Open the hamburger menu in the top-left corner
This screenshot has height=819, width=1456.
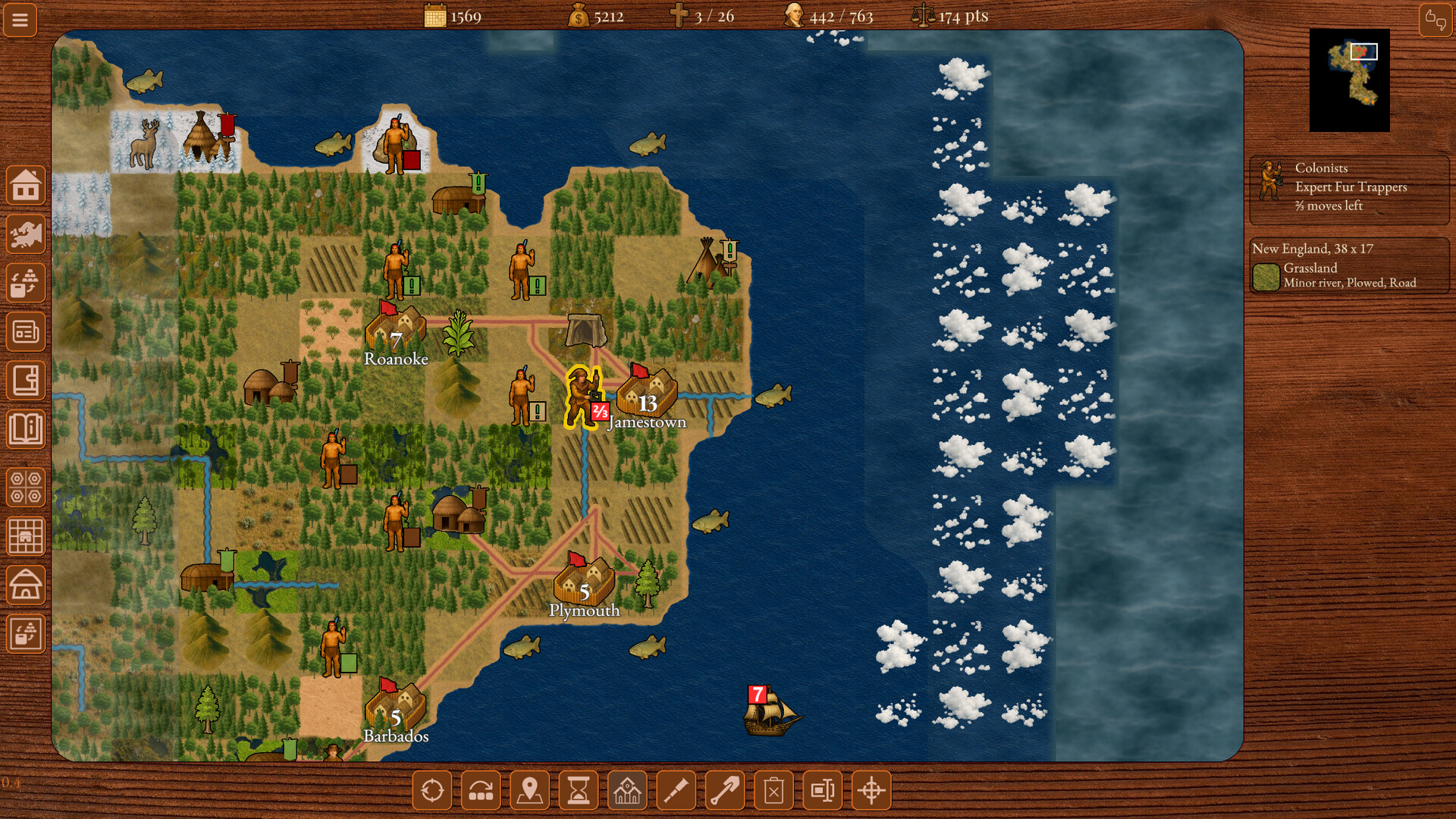click(x=20, y=20)
